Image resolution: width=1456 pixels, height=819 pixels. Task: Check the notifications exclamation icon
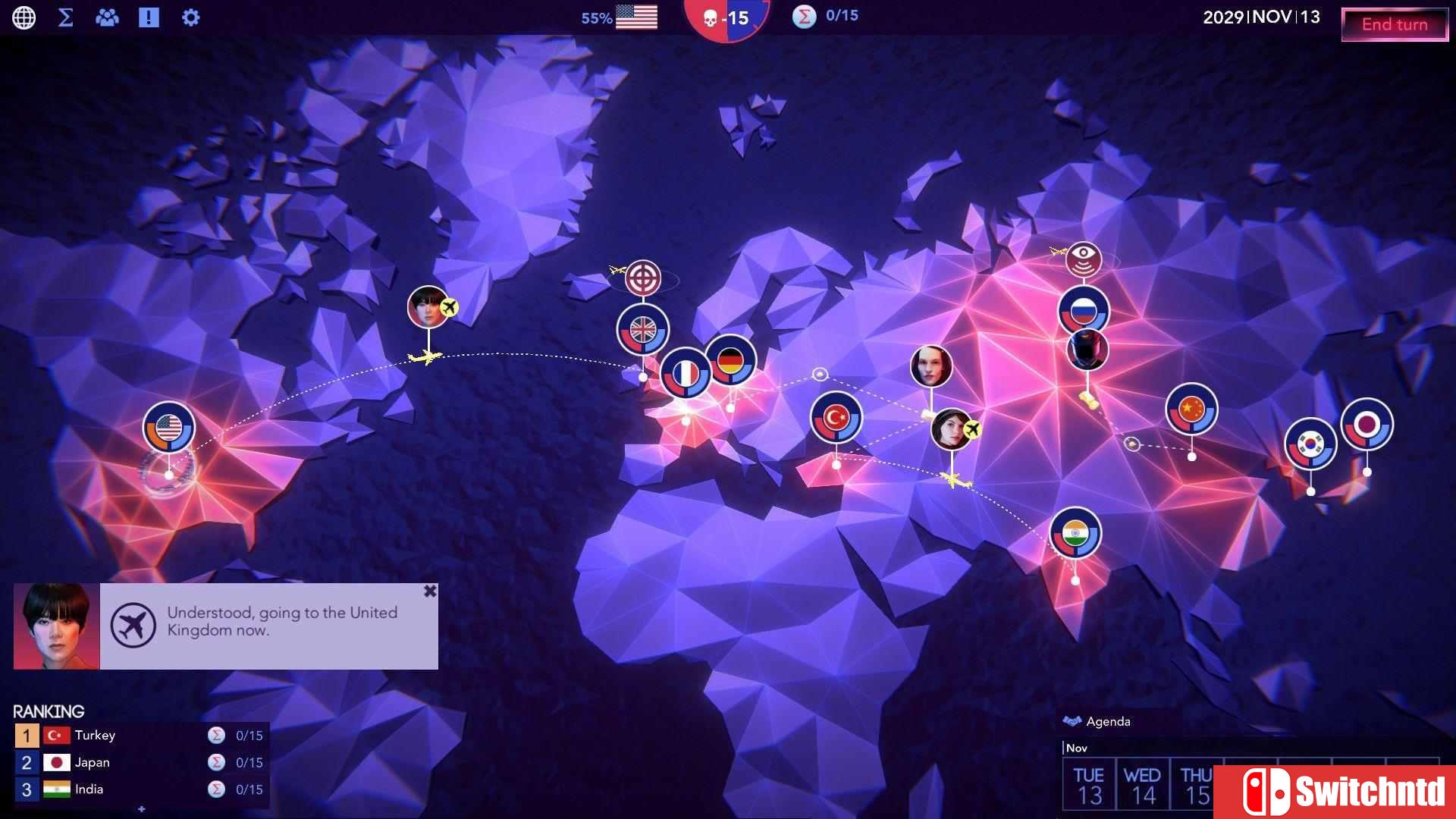click(x=149, y=17)
